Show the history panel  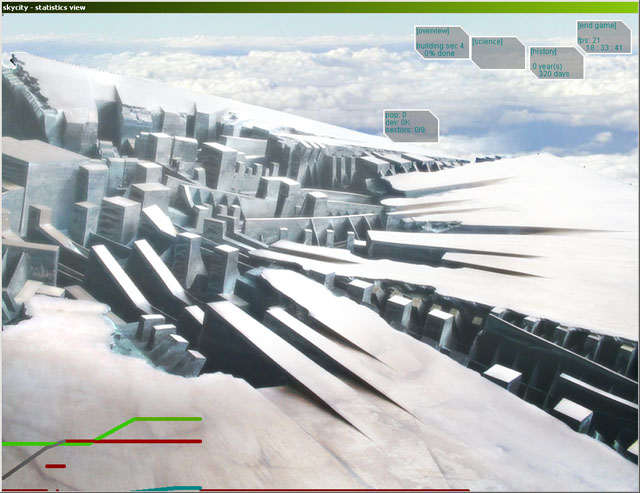click(x=544, y=51)
